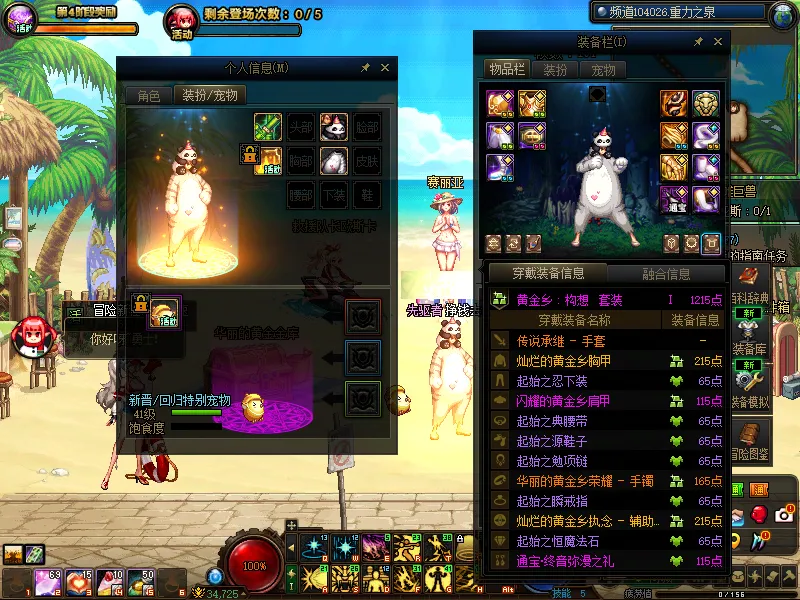The image size is (800, 600).
Task: Close the 个人信息 window
Action: [385, 68]
